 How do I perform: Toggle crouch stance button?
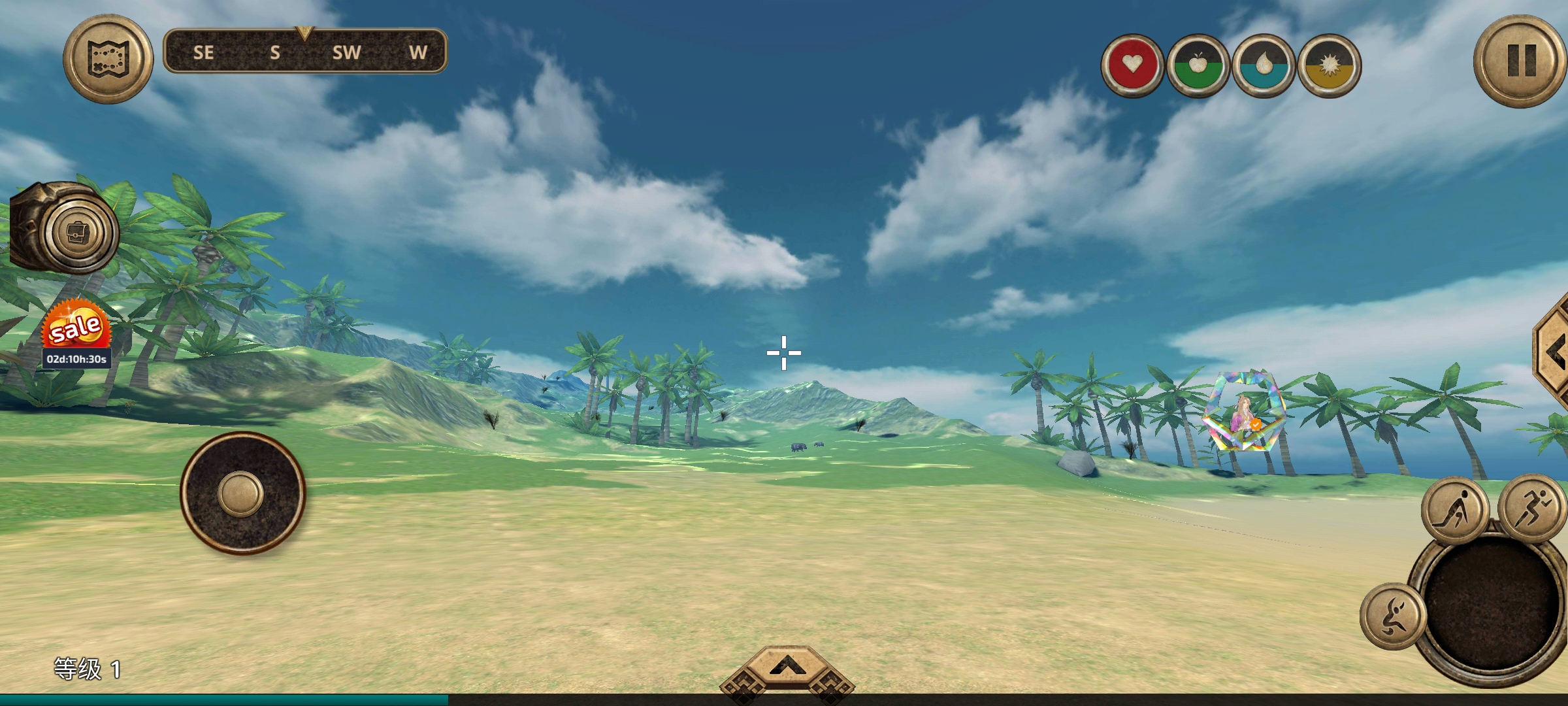coord(1454,511)
